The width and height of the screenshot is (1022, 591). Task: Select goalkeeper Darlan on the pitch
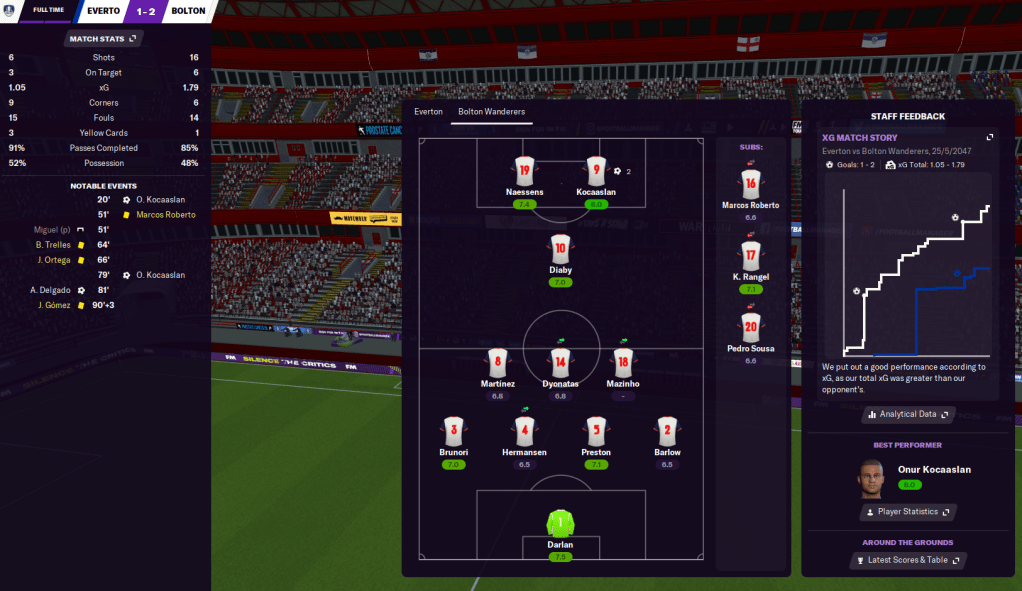coord(560,523)
